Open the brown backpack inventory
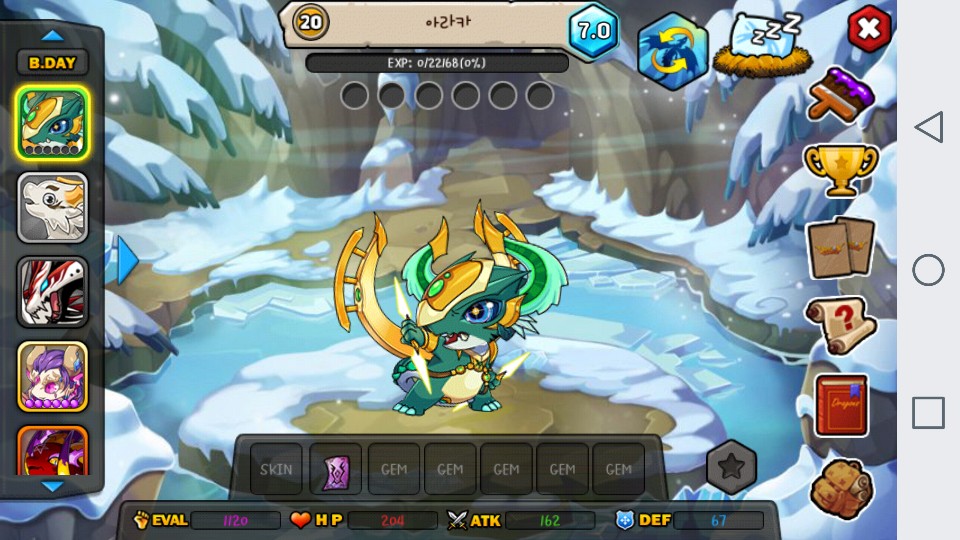 [841, 487]
